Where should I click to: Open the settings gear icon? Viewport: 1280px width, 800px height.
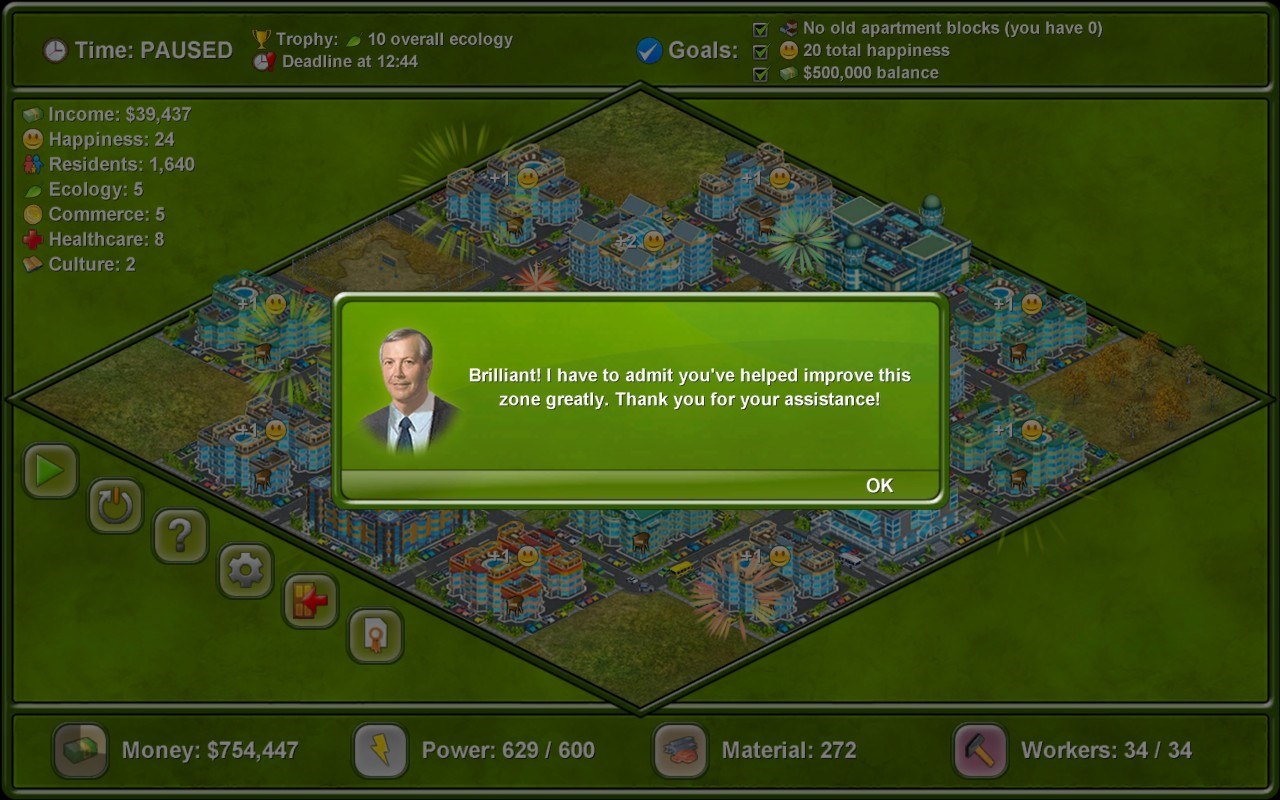[x=245, y=570]
